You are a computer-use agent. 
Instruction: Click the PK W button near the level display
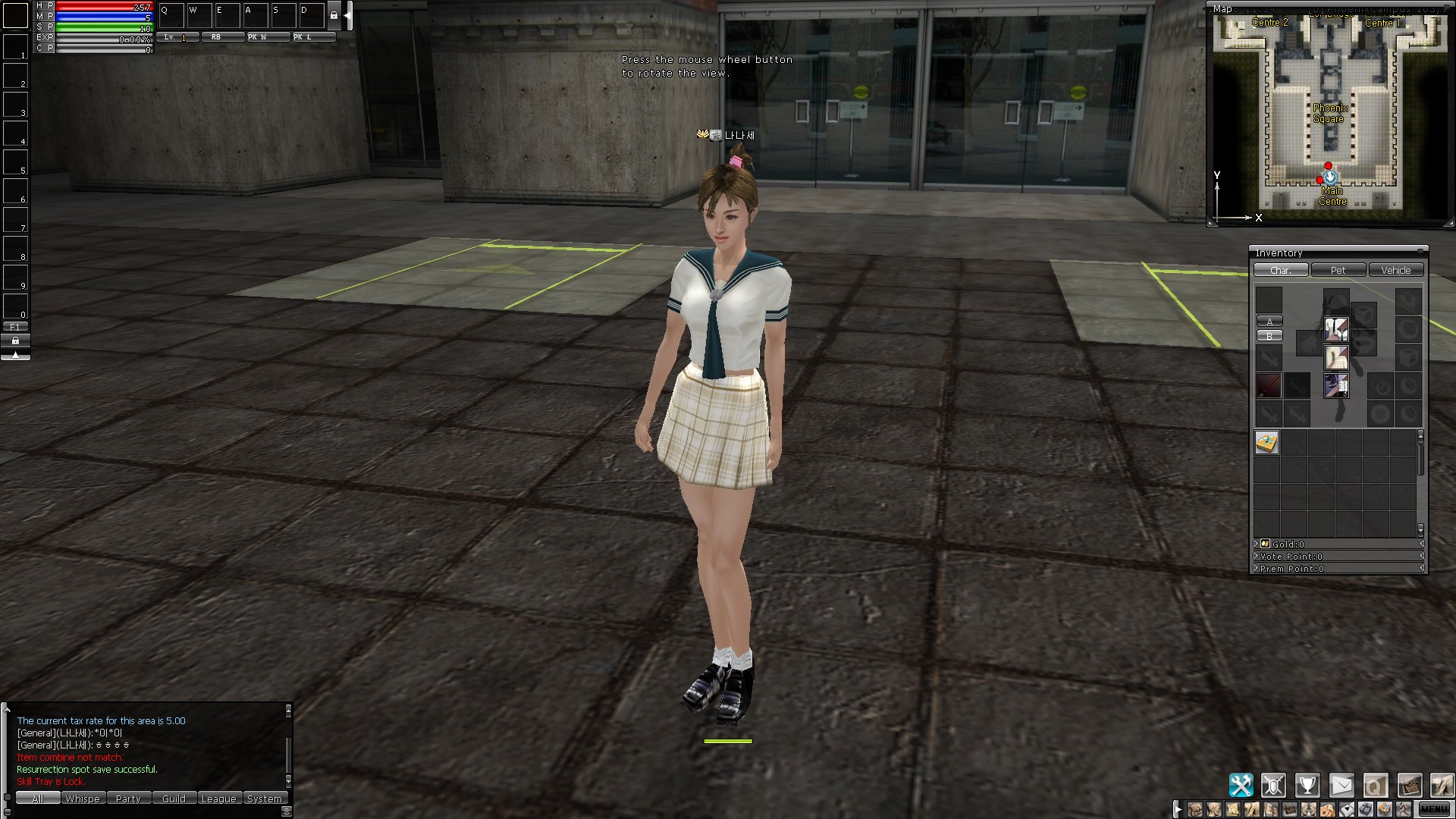point(268,36)
